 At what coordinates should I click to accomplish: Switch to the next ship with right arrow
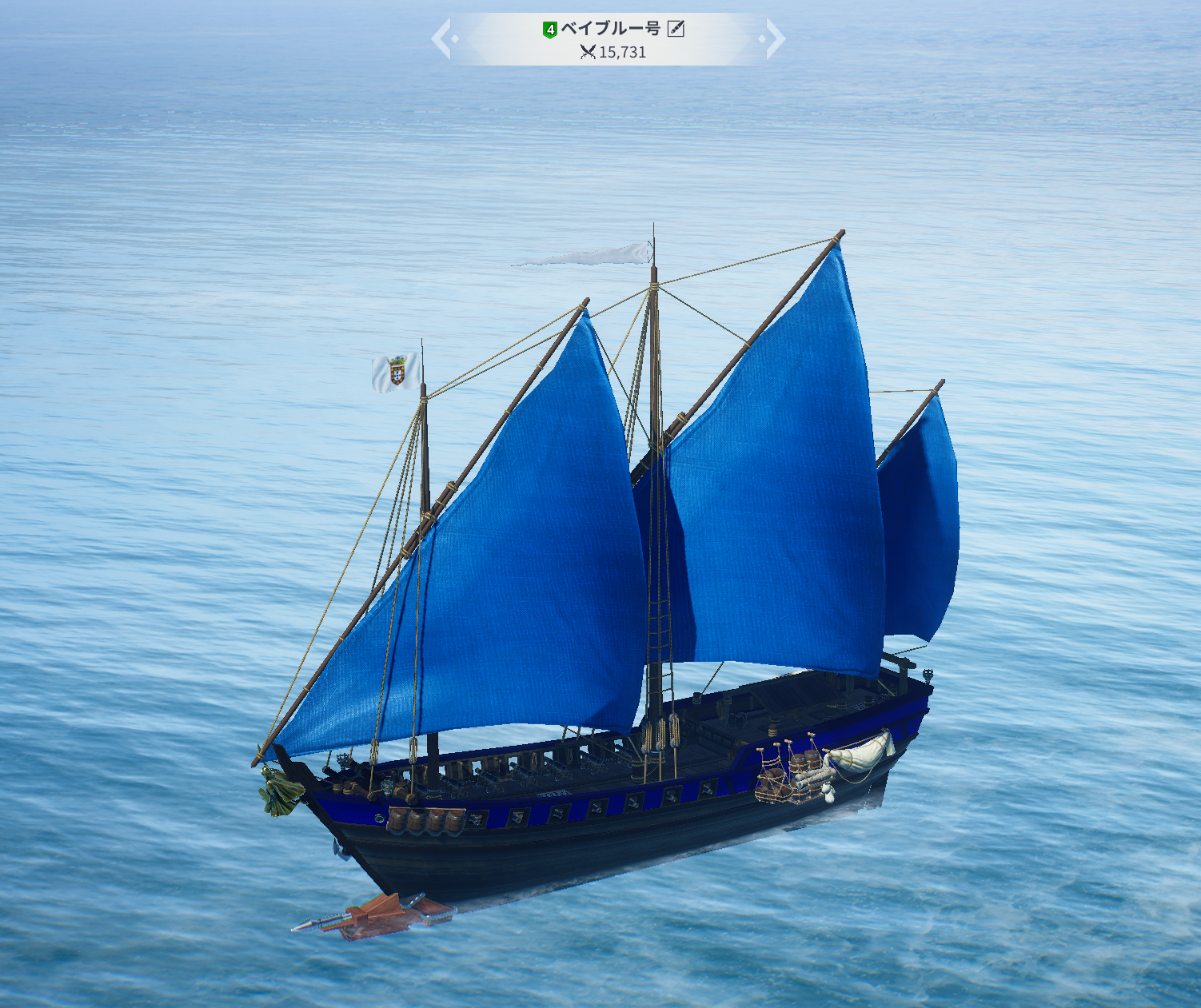[x=774, y=39]
